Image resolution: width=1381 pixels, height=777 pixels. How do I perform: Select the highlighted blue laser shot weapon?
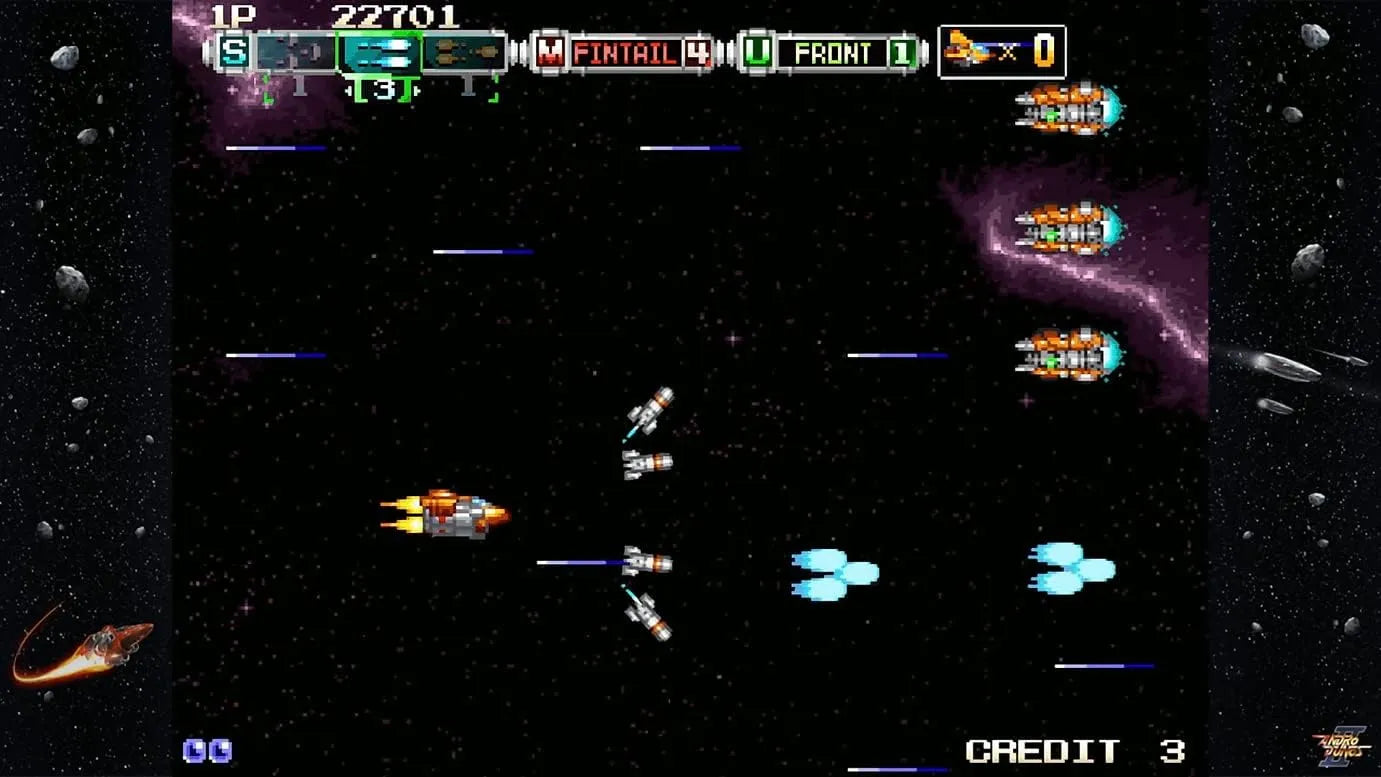(x=379, y=51)
